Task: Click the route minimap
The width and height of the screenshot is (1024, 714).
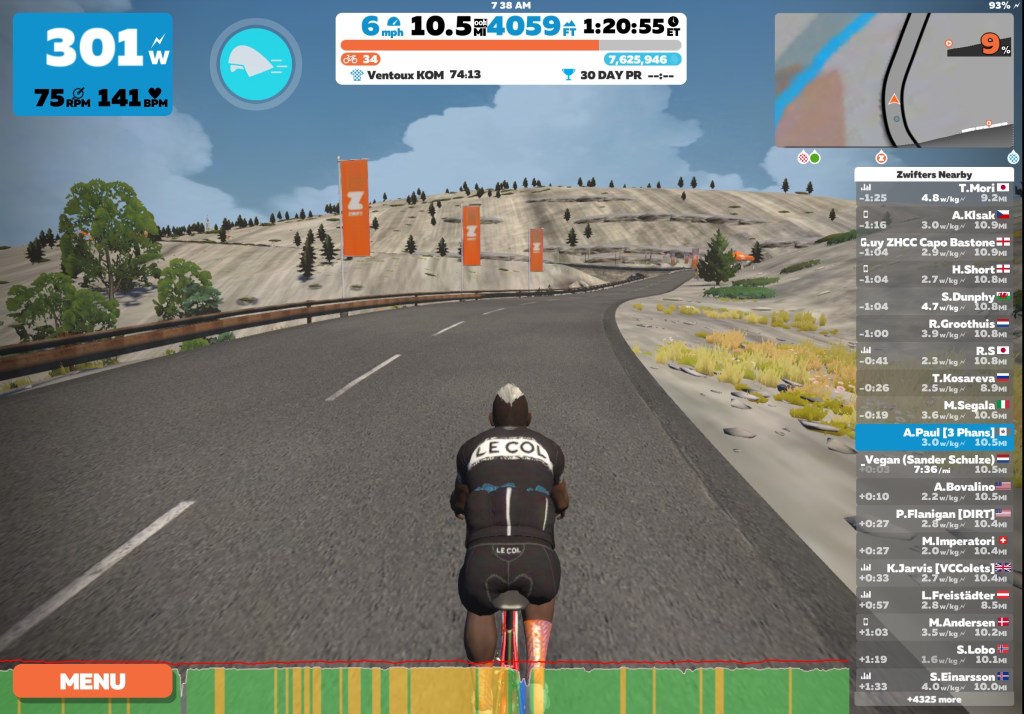Action: point(893,80)
